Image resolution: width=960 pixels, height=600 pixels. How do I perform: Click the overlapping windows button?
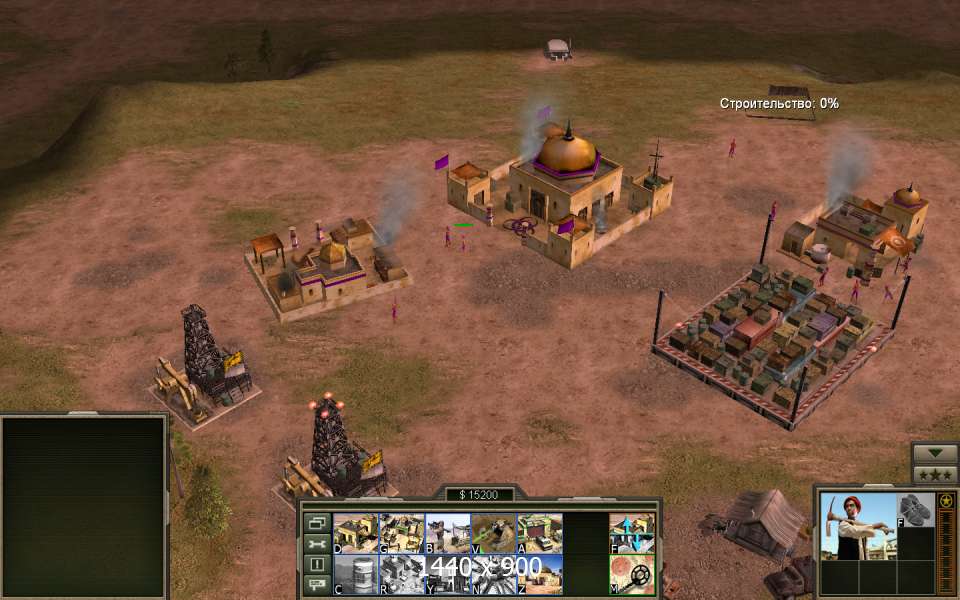coord(317,523)
